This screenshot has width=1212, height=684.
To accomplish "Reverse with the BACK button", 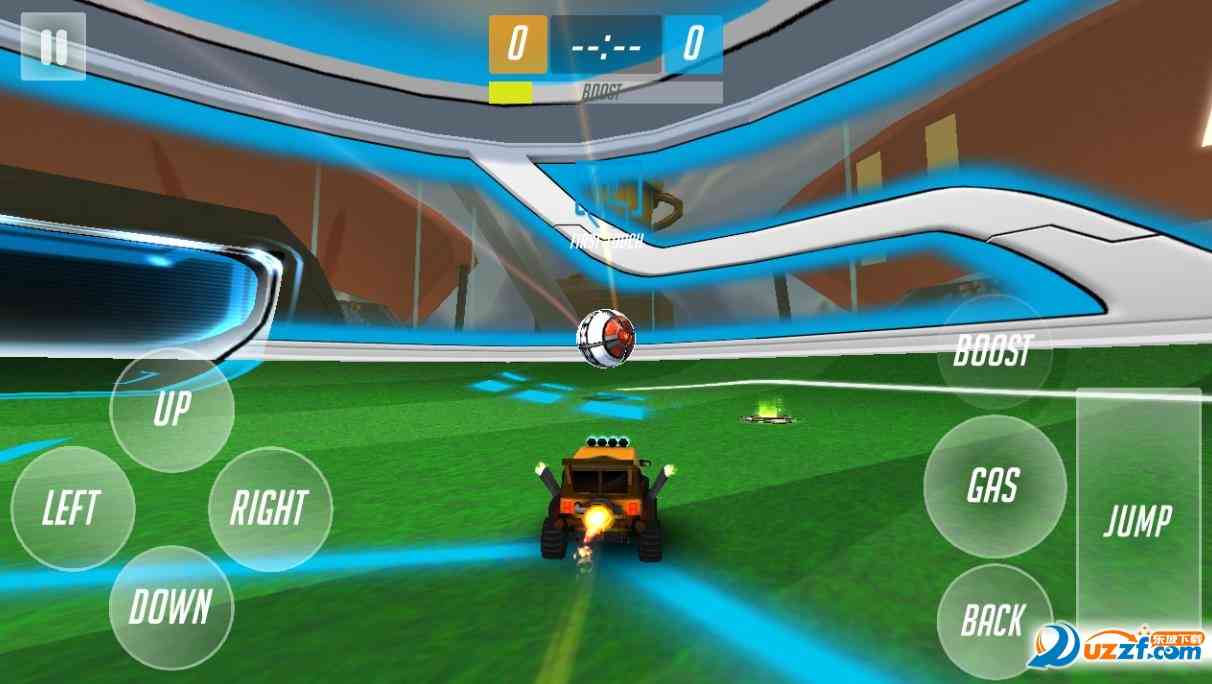I will [x=993, y=620].
